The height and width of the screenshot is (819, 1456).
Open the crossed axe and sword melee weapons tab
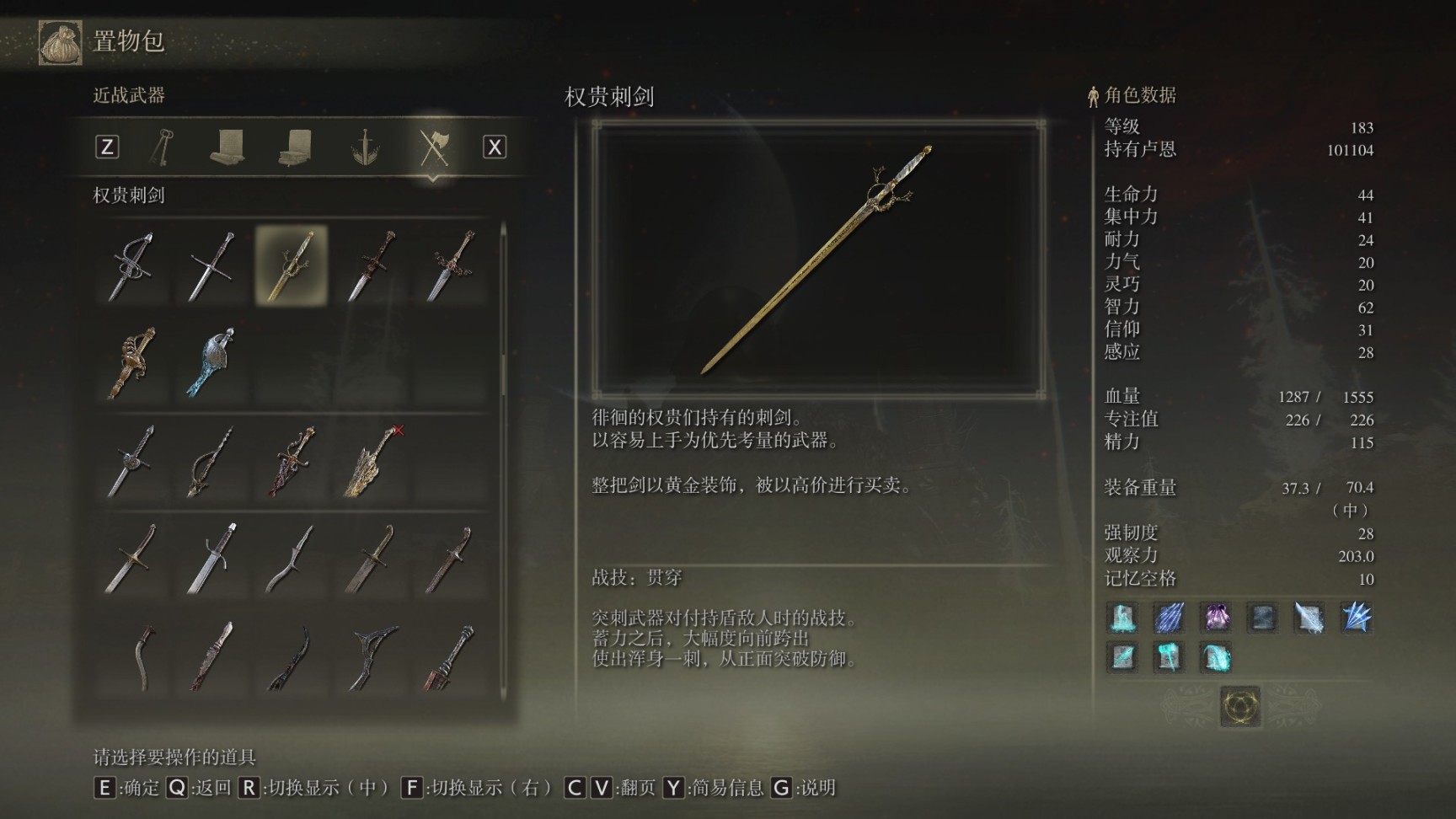click(x=433, y=147)
